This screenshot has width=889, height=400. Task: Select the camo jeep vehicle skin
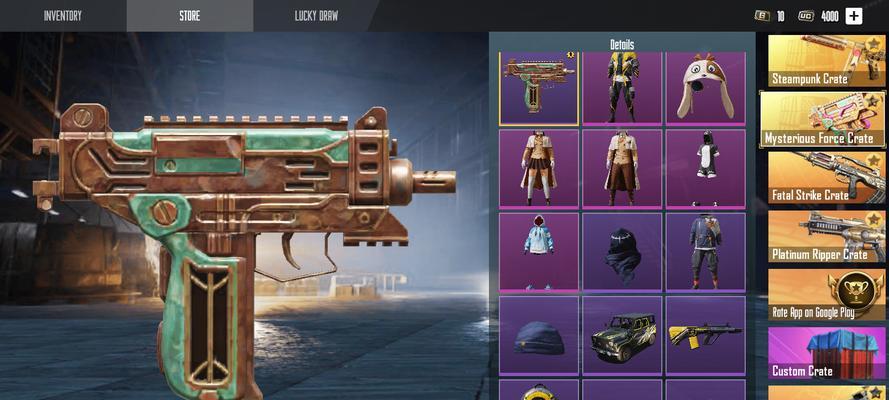coord(622,335)
